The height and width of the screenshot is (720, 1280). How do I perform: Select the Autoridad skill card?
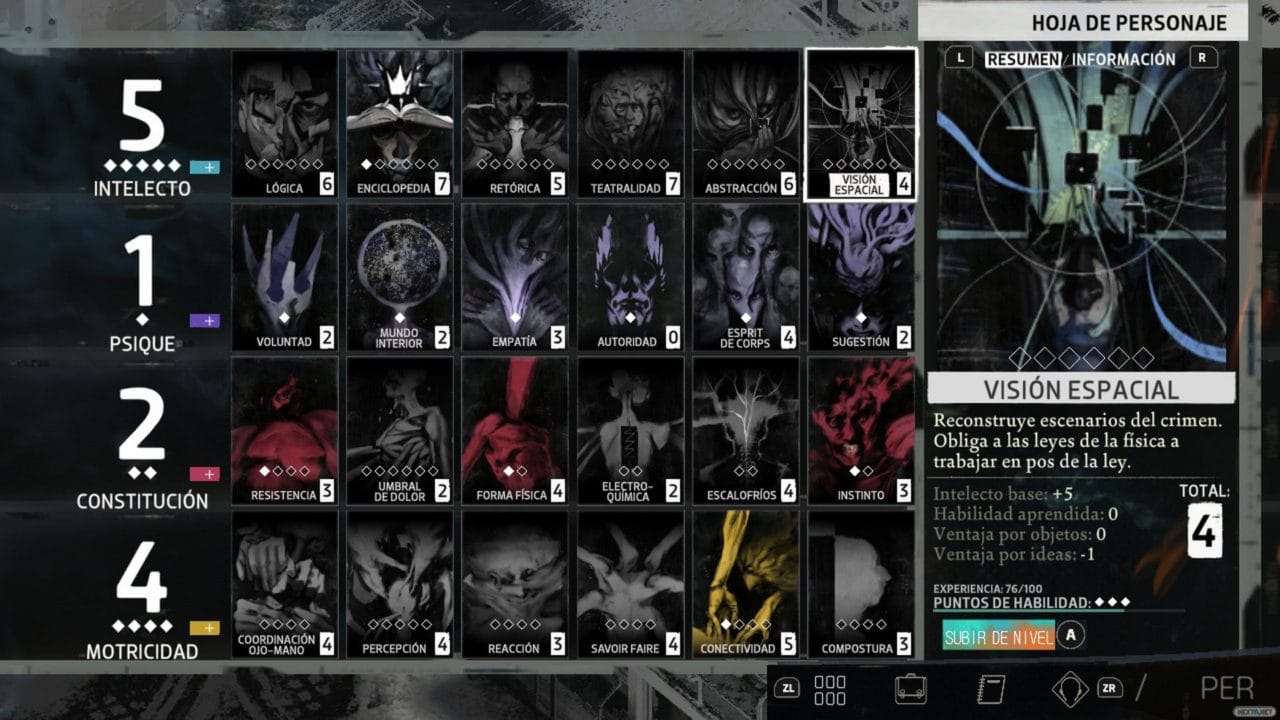pyautogui.click(x=631, y=277)
